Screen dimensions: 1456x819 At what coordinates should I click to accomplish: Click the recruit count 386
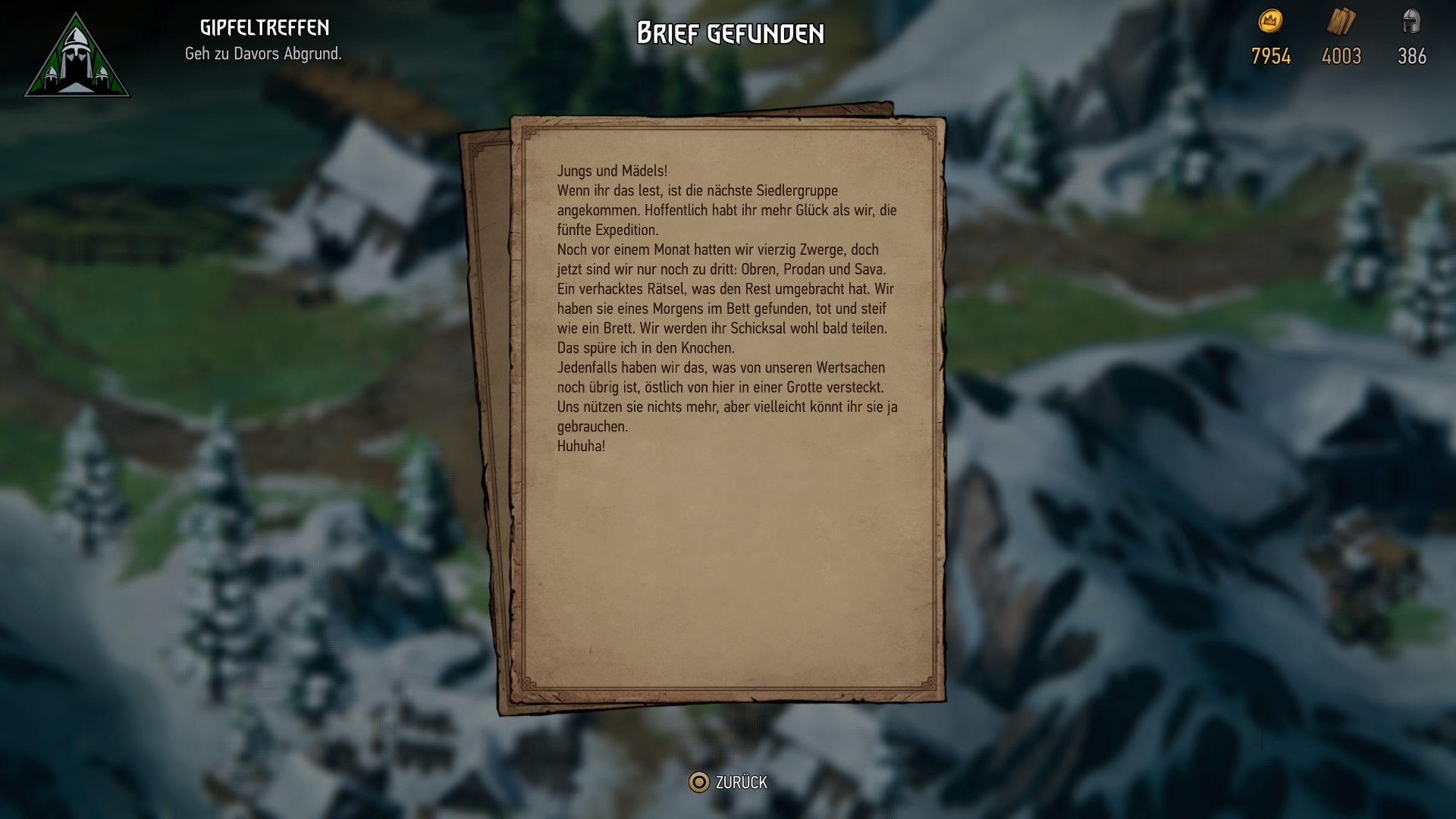[x=1412, y=55]
